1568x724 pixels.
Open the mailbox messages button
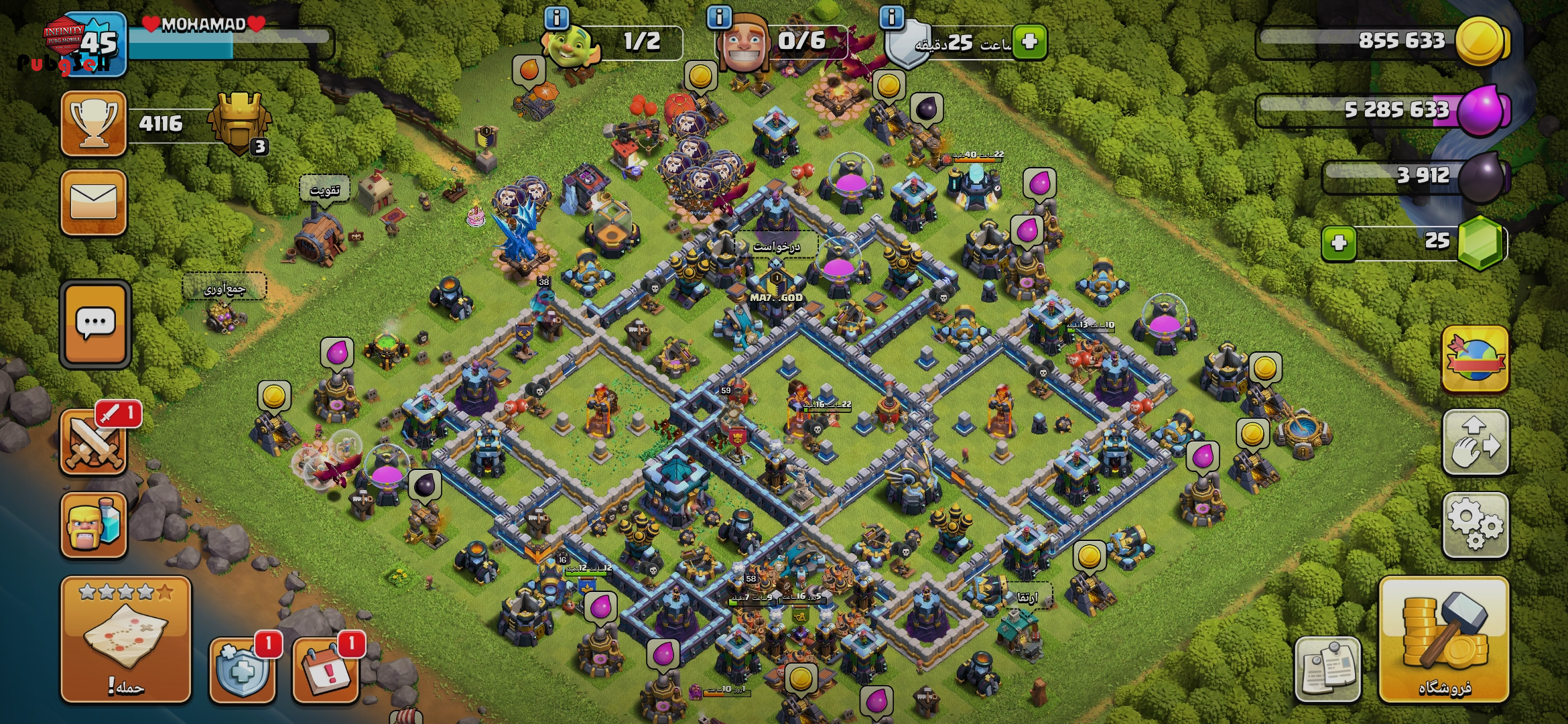(x=94, y=202)
